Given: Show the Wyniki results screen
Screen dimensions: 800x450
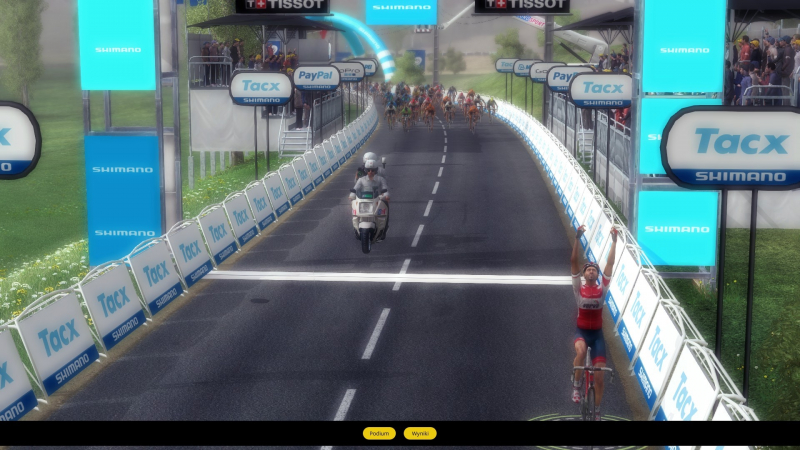Looking at the screenshot, I should click(x=420, y=433).
